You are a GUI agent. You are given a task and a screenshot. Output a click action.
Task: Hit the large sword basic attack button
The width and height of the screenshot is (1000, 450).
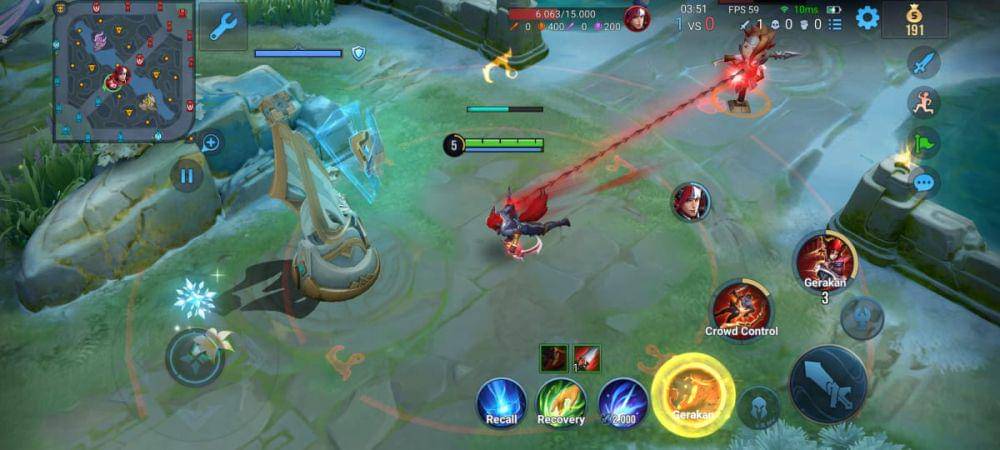point(828,383)
